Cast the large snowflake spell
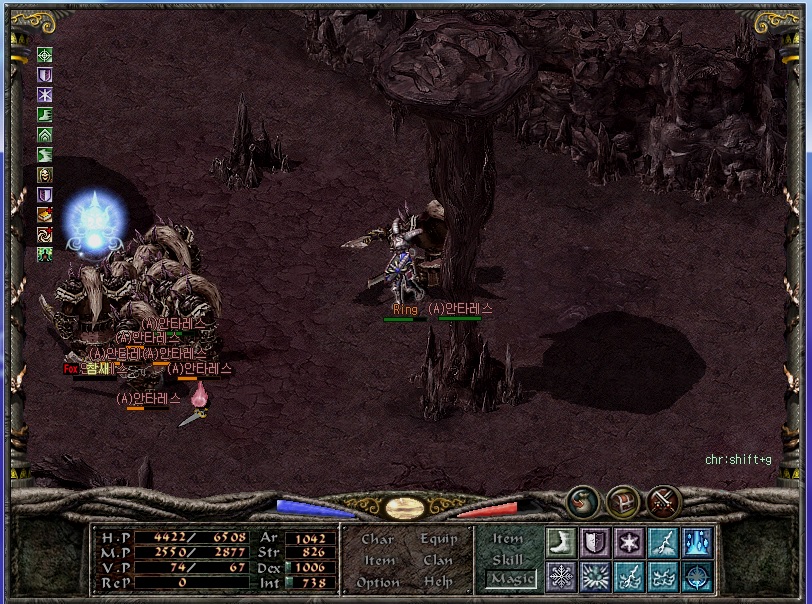The height and width of the screenshot is (604, 812). [x=562, y=577]
